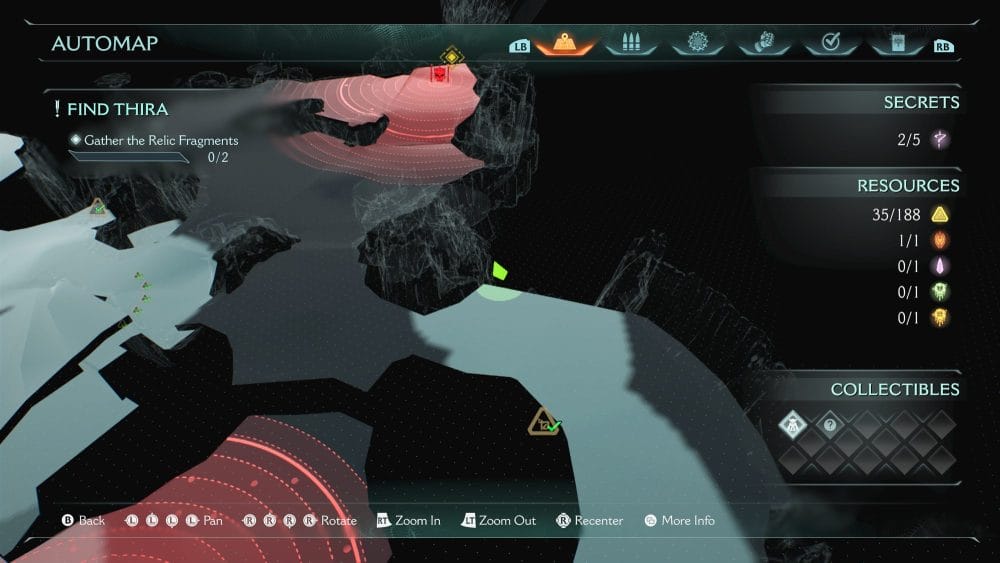Open the circular sigil tab
This screenshot has height=563, width=1000.
tap(697, 43)
